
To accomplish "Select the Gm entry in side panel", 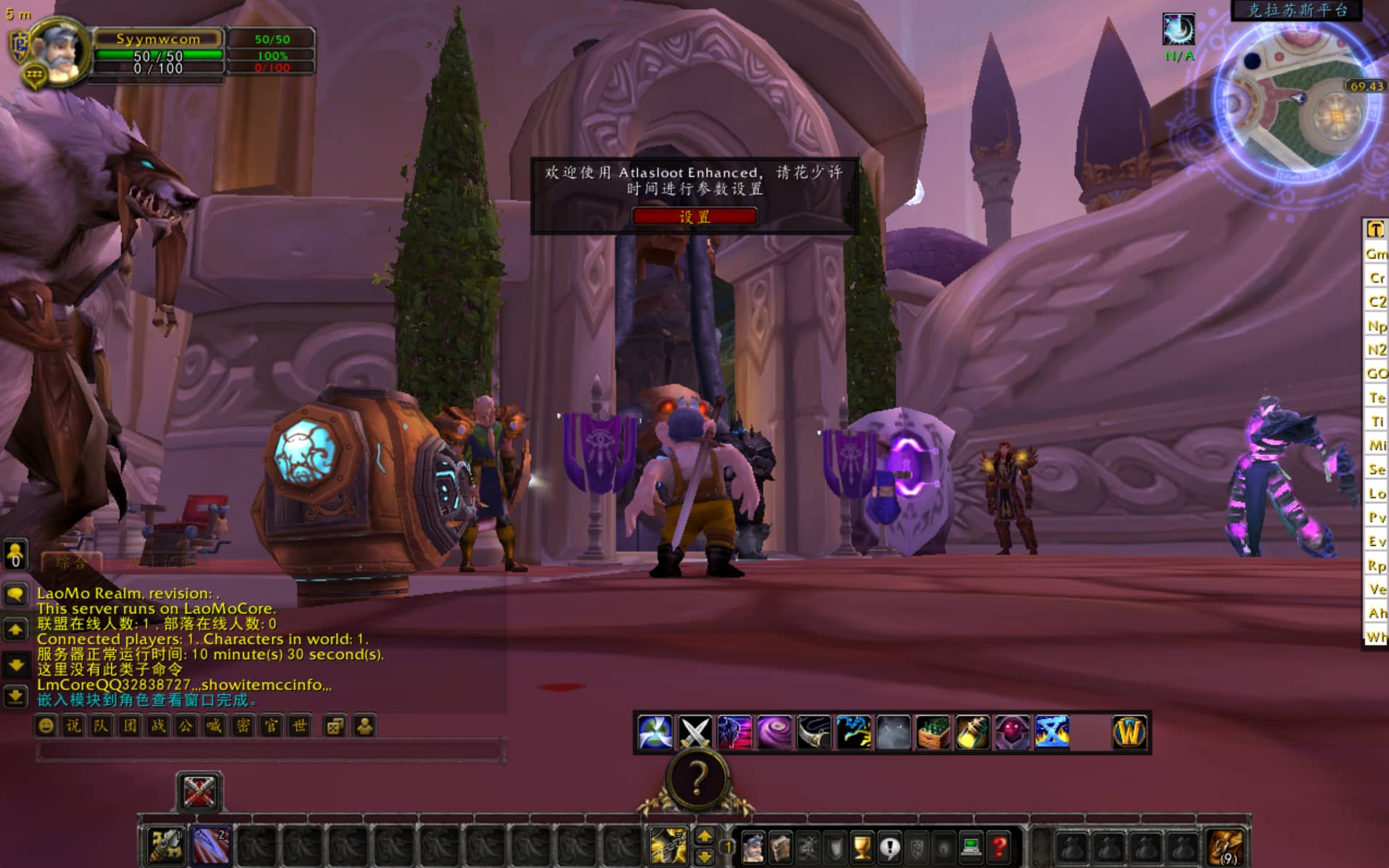I will 1375,254.
